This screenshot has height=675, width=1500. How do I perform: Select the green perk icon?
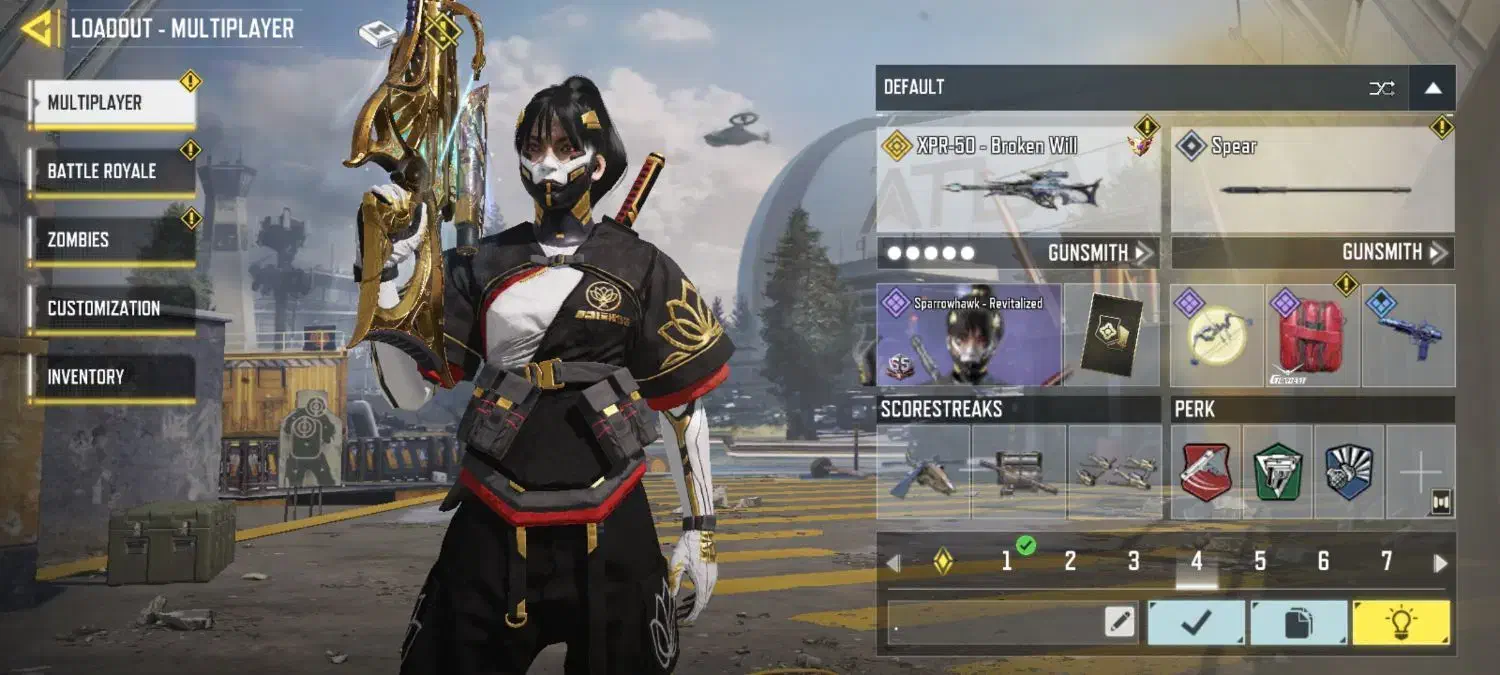tap(1277, 472)
